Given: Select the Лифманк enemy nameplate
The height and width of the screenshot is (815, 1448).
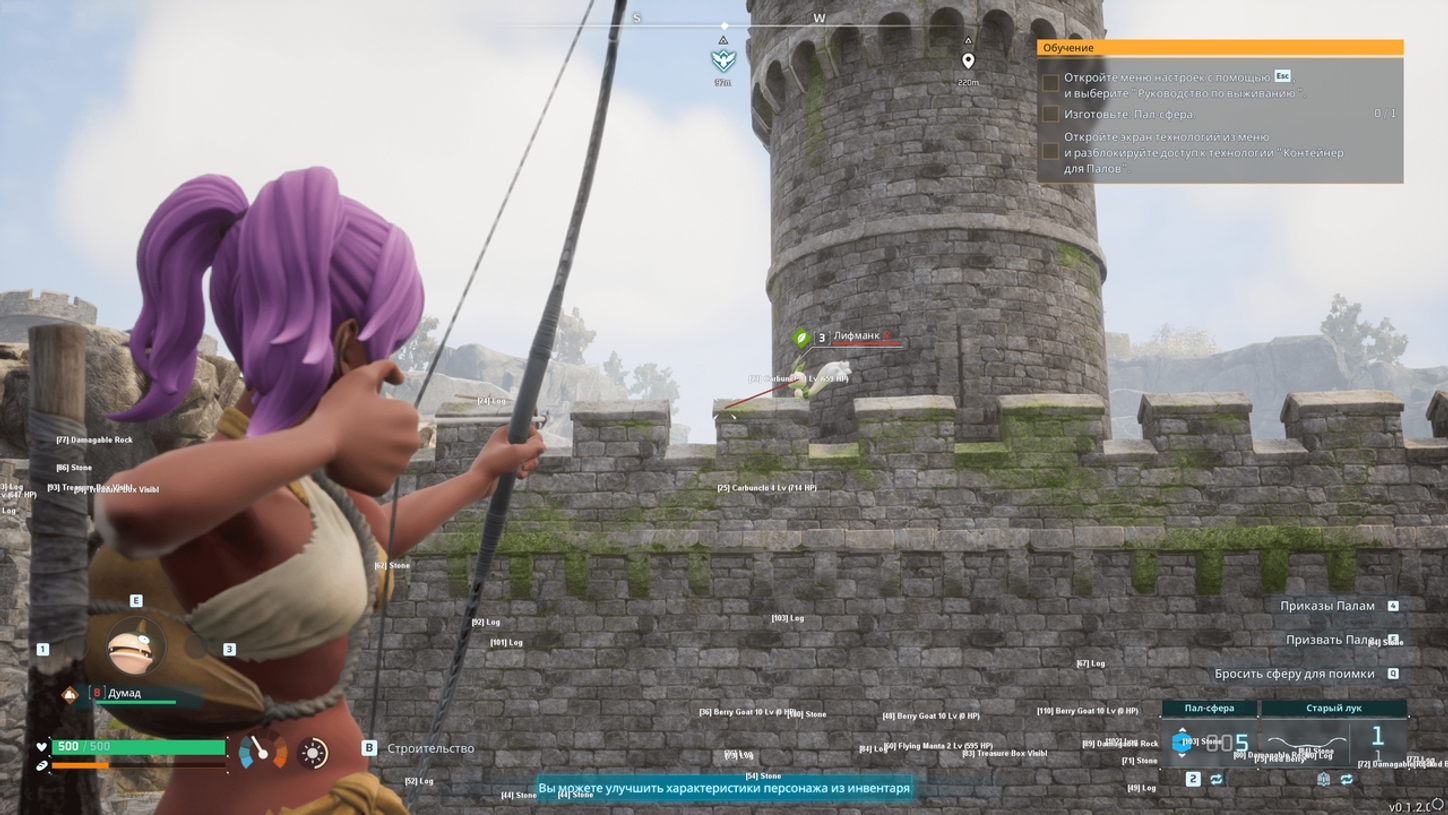Looking at the screenshot, I should click(856, 337).
